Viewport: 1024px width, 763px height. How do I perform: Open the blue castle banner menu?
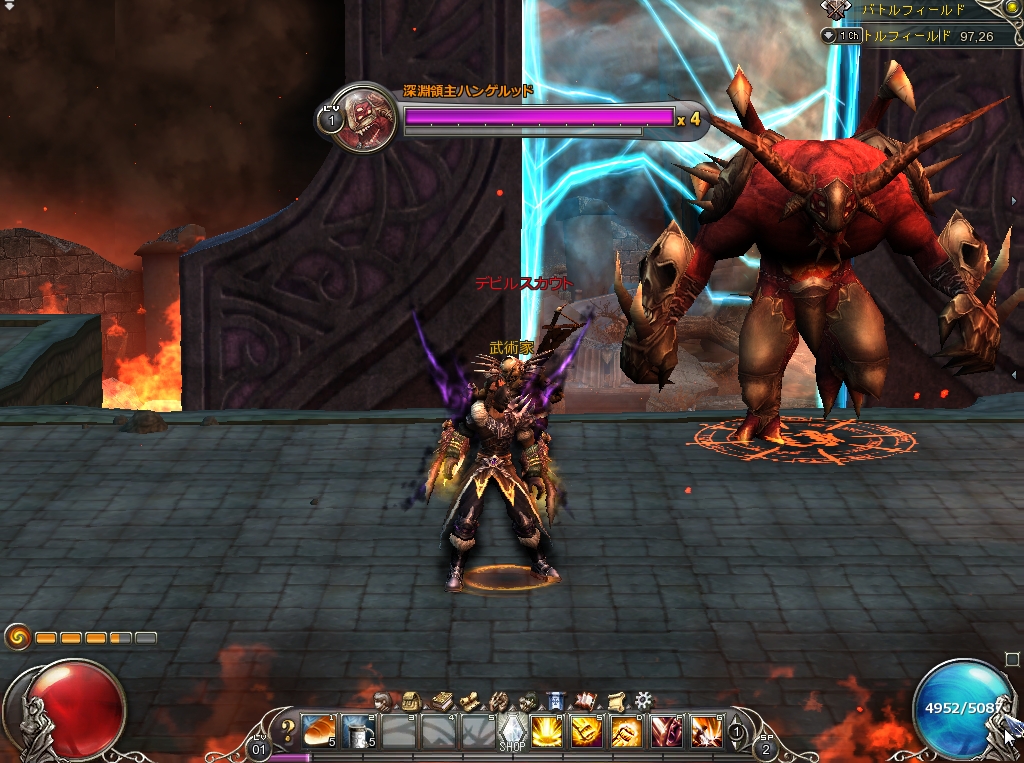[x=557, y=701]
